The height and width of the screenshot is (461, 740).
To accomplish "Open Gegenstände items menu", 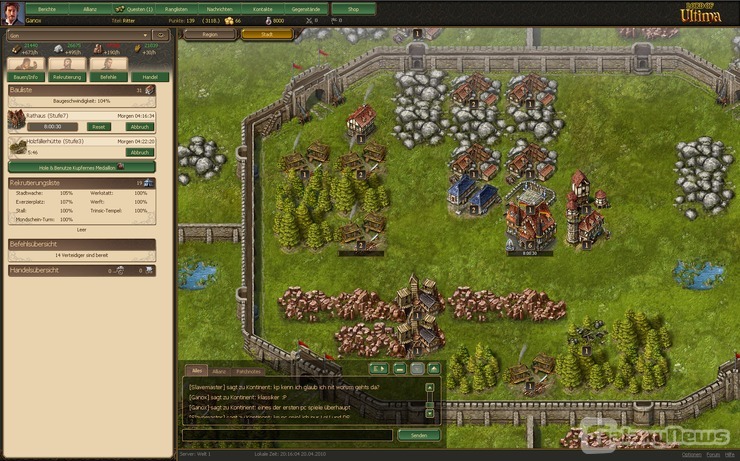I will (306, 8).
